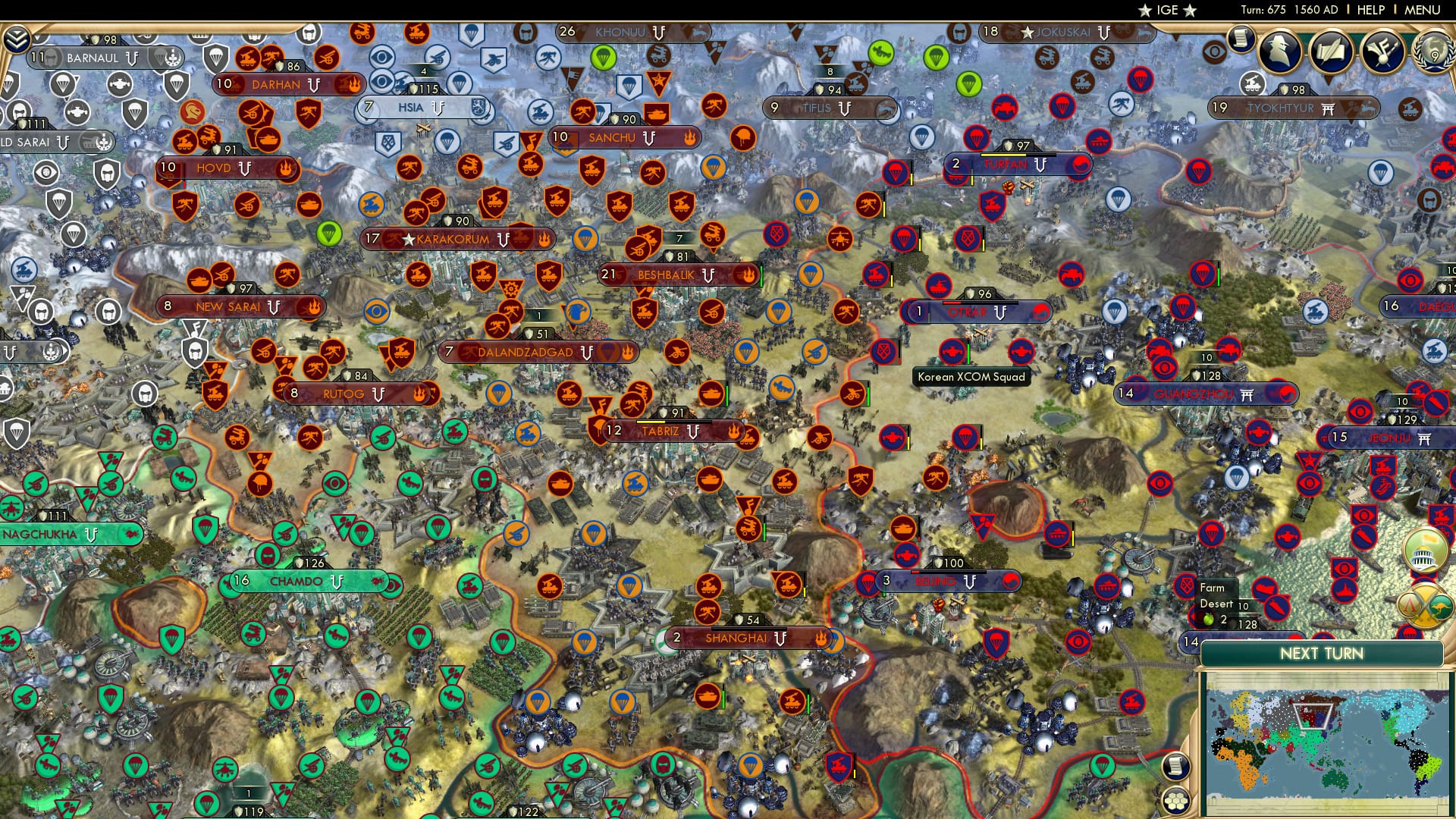Open the Beshbalik city banner
Image resolution: width=1456 pixels, height=819 pixels.
tap(667, 275)
